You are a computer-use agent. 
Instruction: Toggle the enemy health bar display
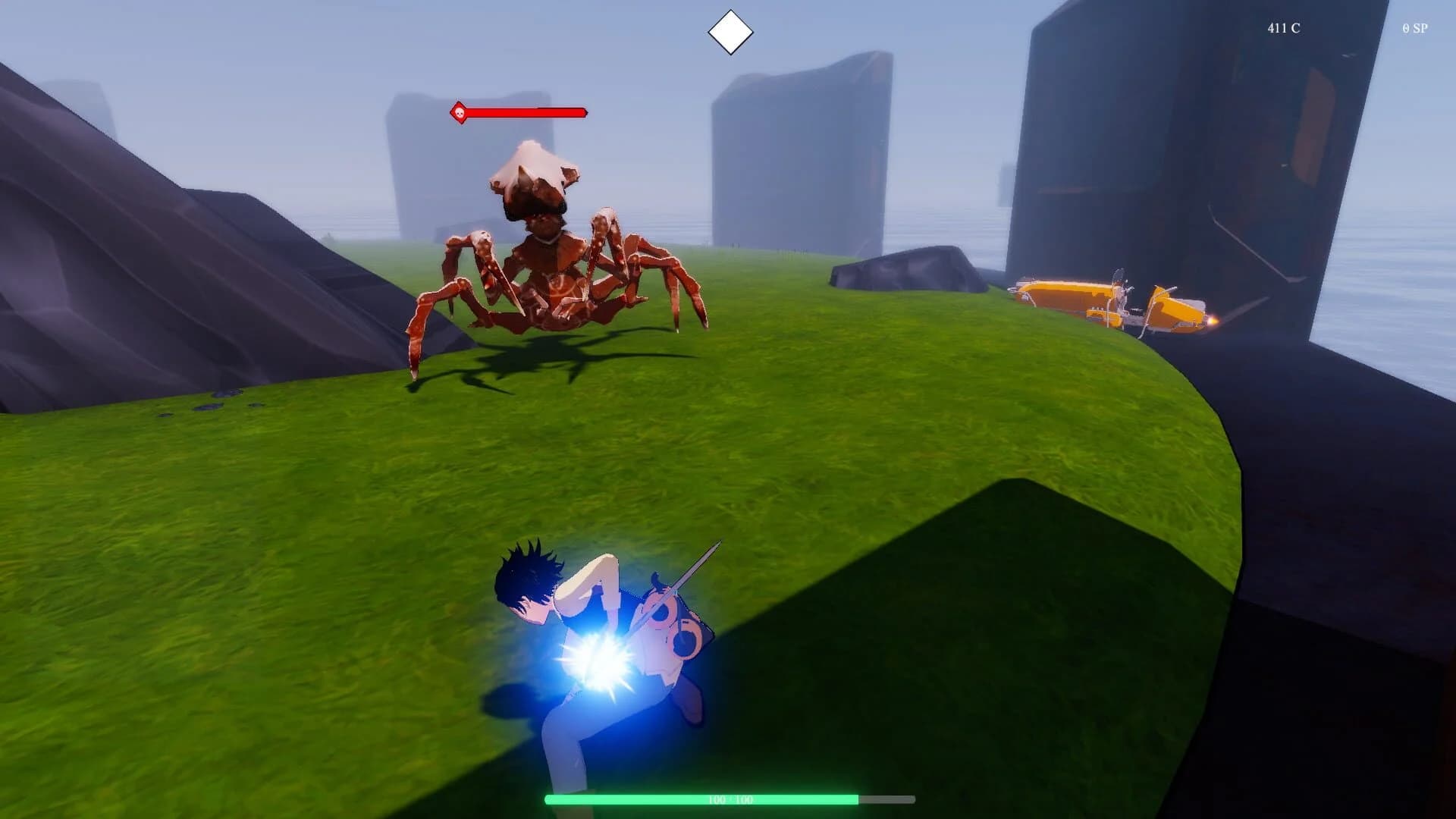pyautogui.click(x=523, y=112)
